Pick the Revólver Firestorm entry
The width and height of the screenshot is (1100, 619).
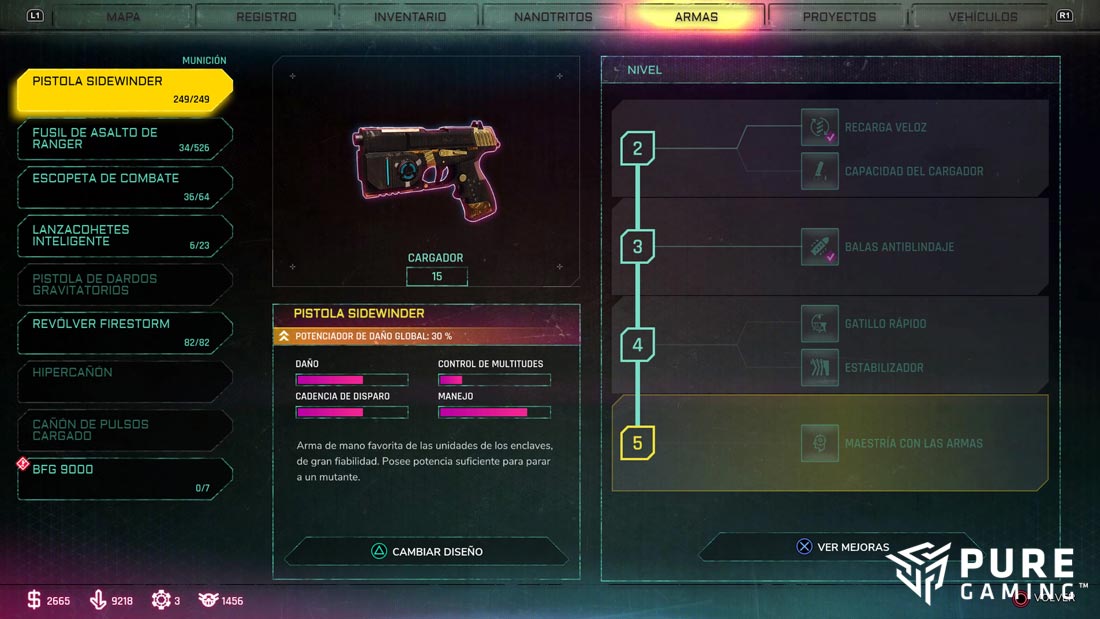[x=125, y=333]
